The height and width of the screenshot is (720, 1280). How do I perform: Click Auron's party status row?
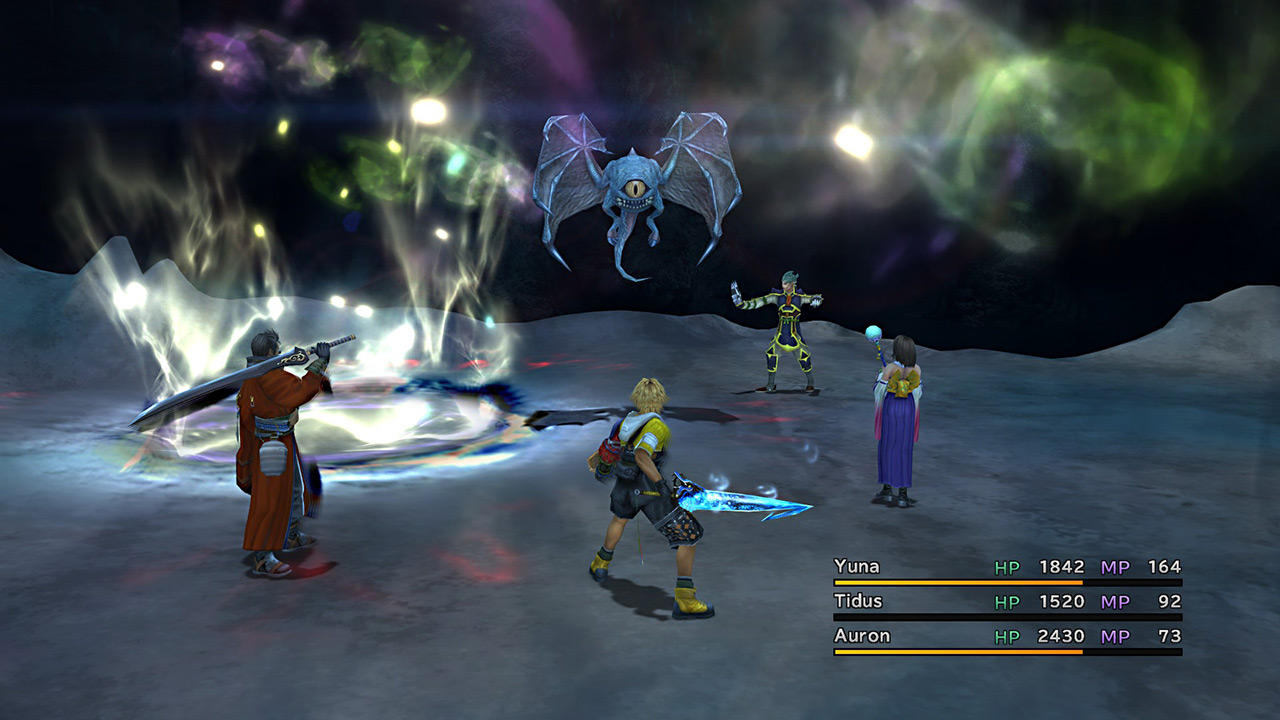click(x=1007, y=637)
